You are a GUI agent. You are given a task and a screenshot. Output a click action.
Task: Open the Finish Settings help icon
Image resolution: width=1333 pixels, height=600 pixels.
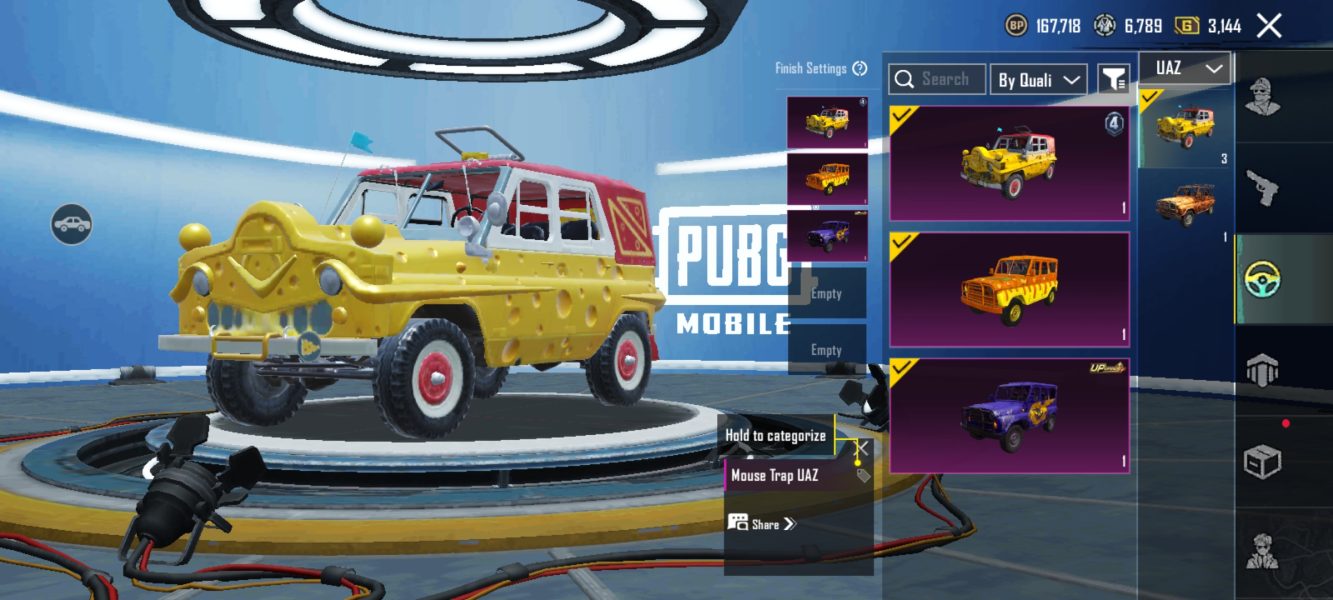[860, 69]
